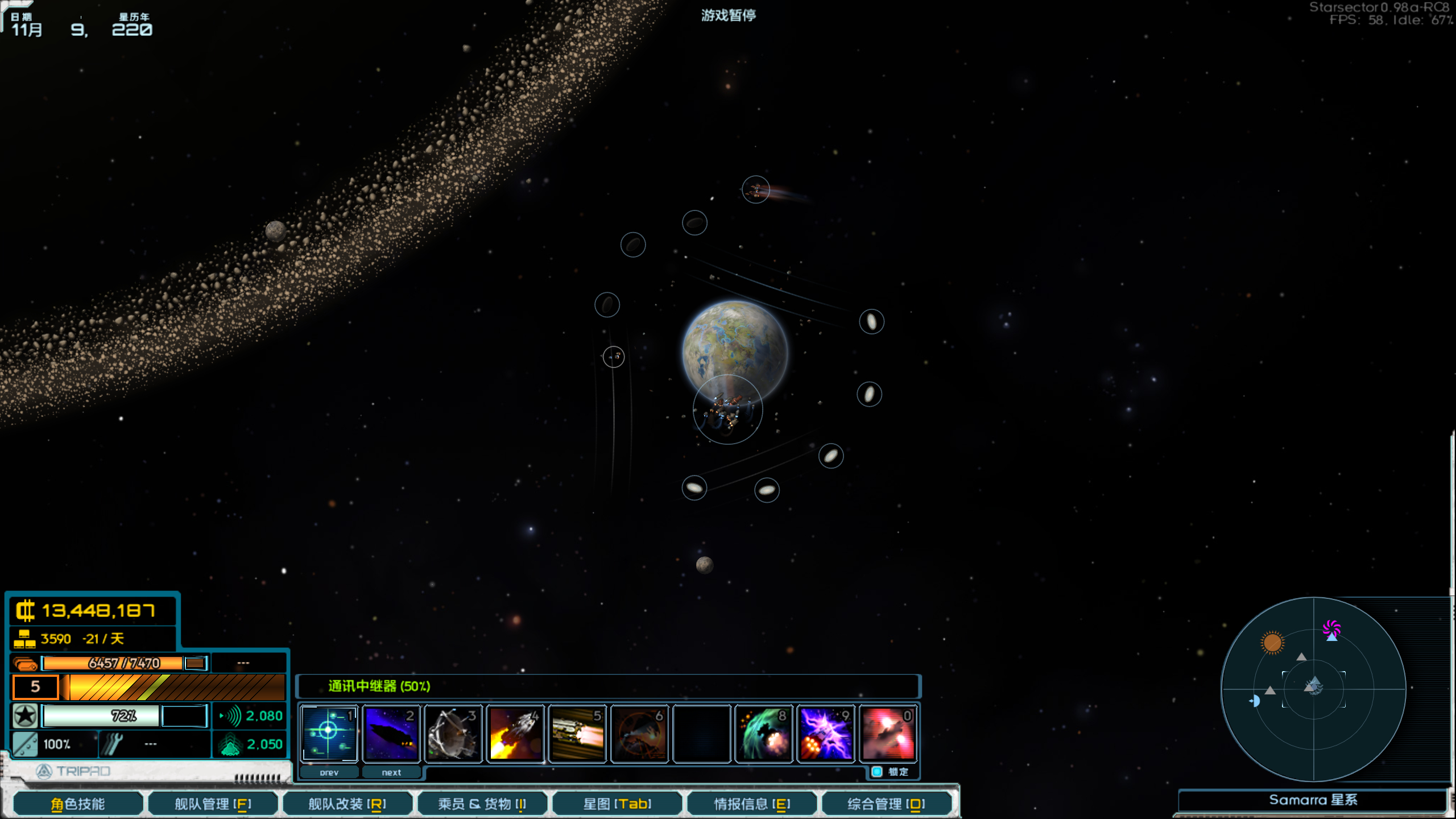Activate the full burn ability in slot 4

(x=515, y=733)
